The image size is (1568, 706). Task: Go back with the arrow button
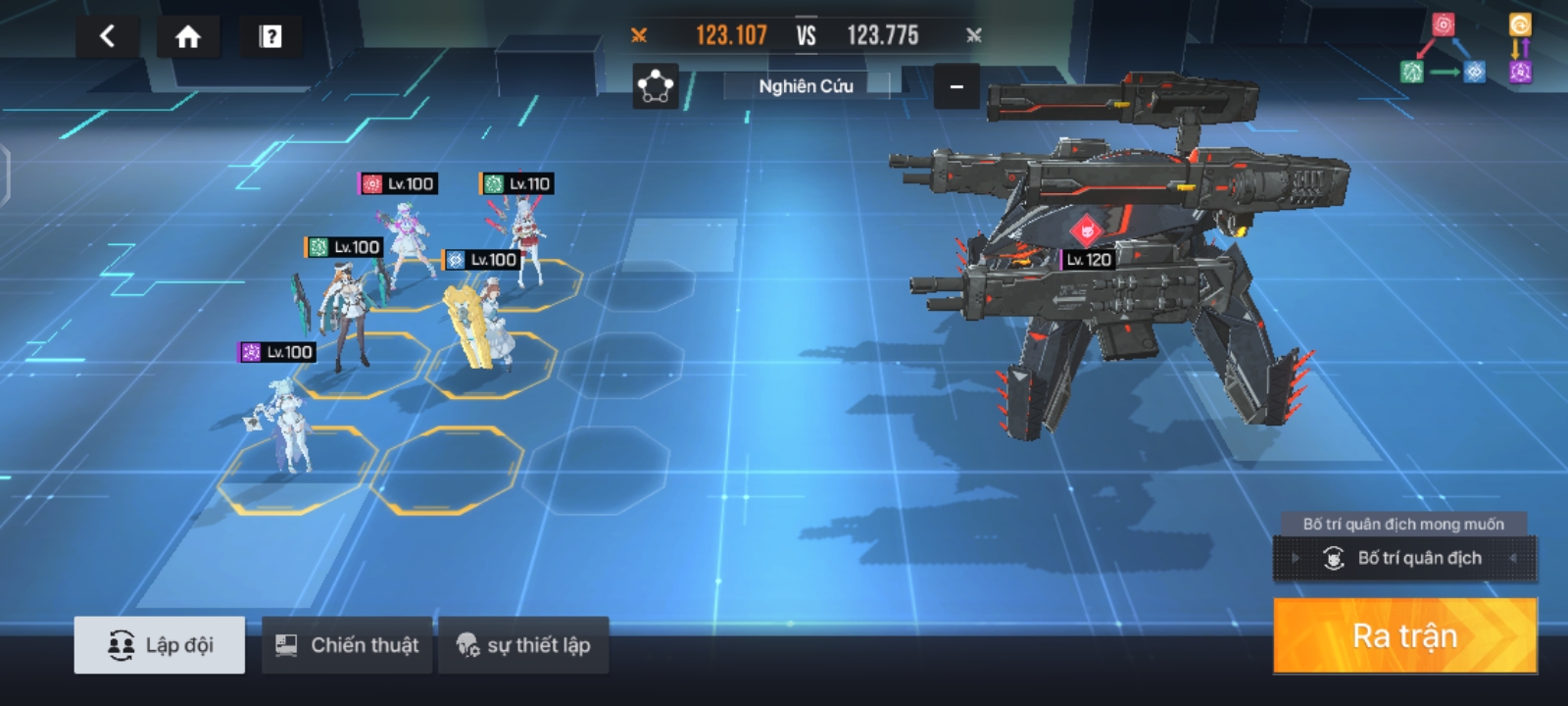tap(108, 37)
